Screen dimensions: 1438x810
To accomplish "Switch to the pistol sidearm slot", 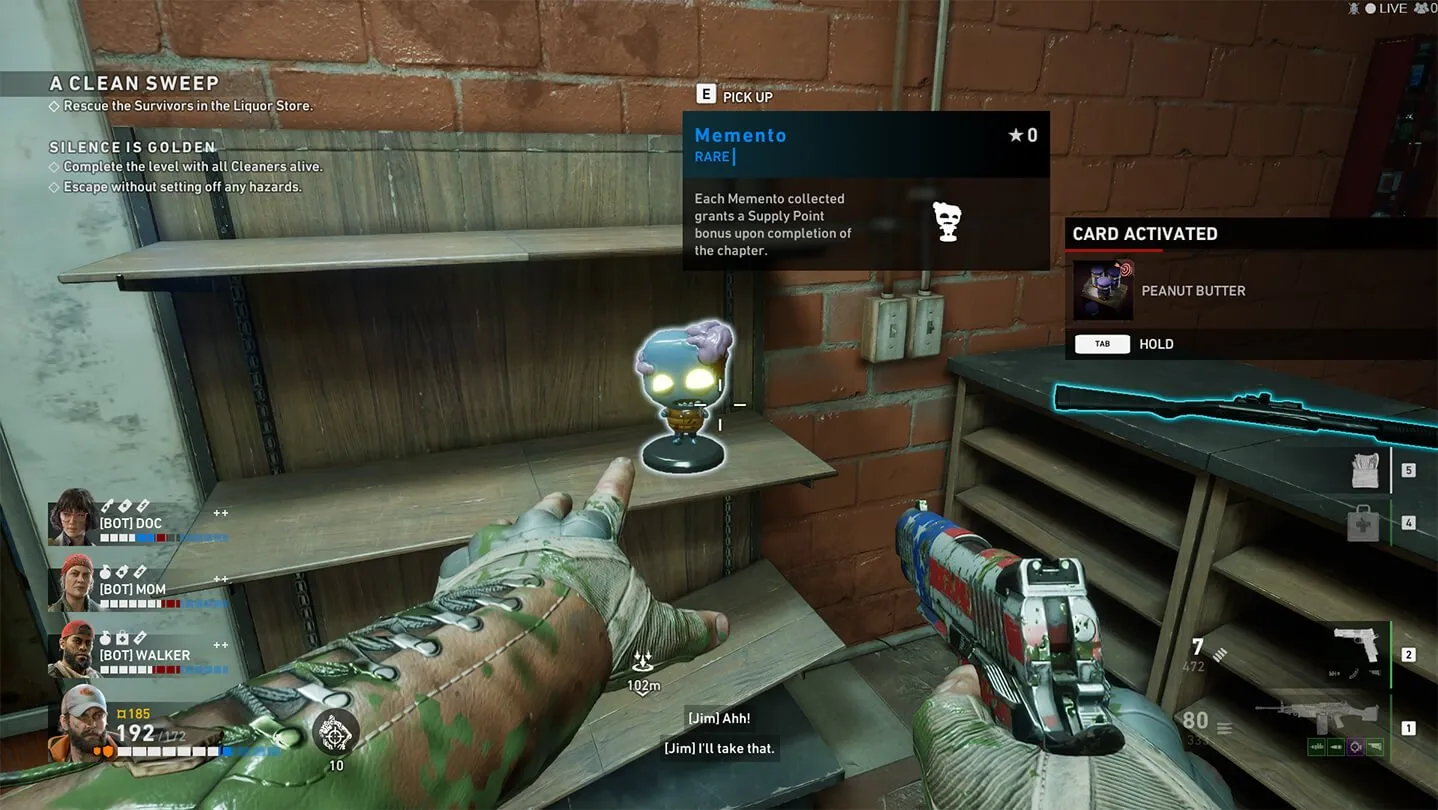I will (1355, 645).
